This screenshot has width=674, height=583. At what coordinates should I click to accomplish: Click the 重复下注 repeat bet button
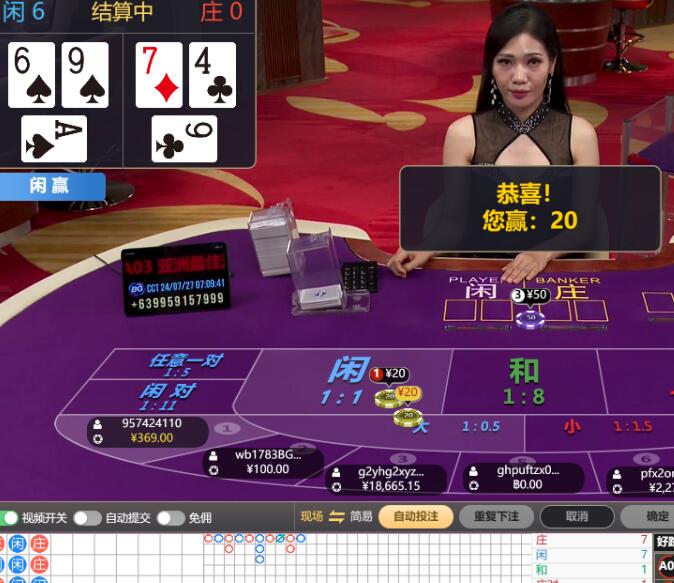pyautogui.click(x=496, y=517)
